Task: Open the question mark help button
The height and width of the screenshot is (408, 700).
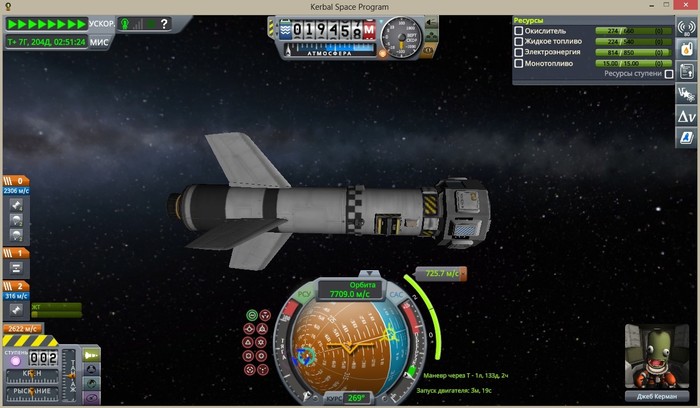Action: pyautogui.click(x=163, y=22)
